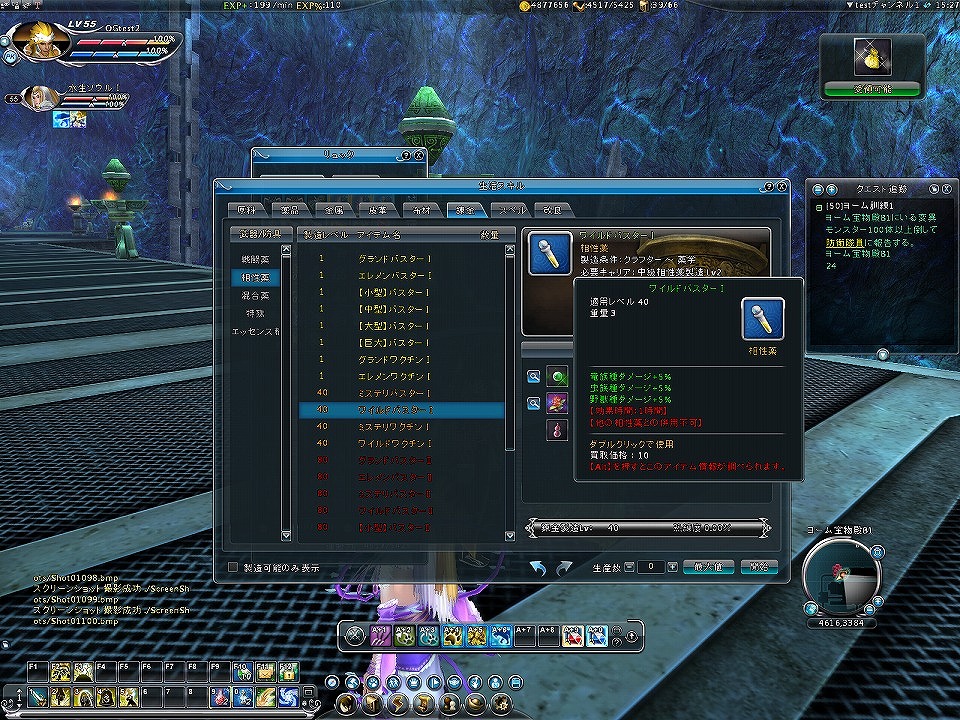
Task: Inspect the green orb ingredient magnifier
Action: click(x=535, y=377)
